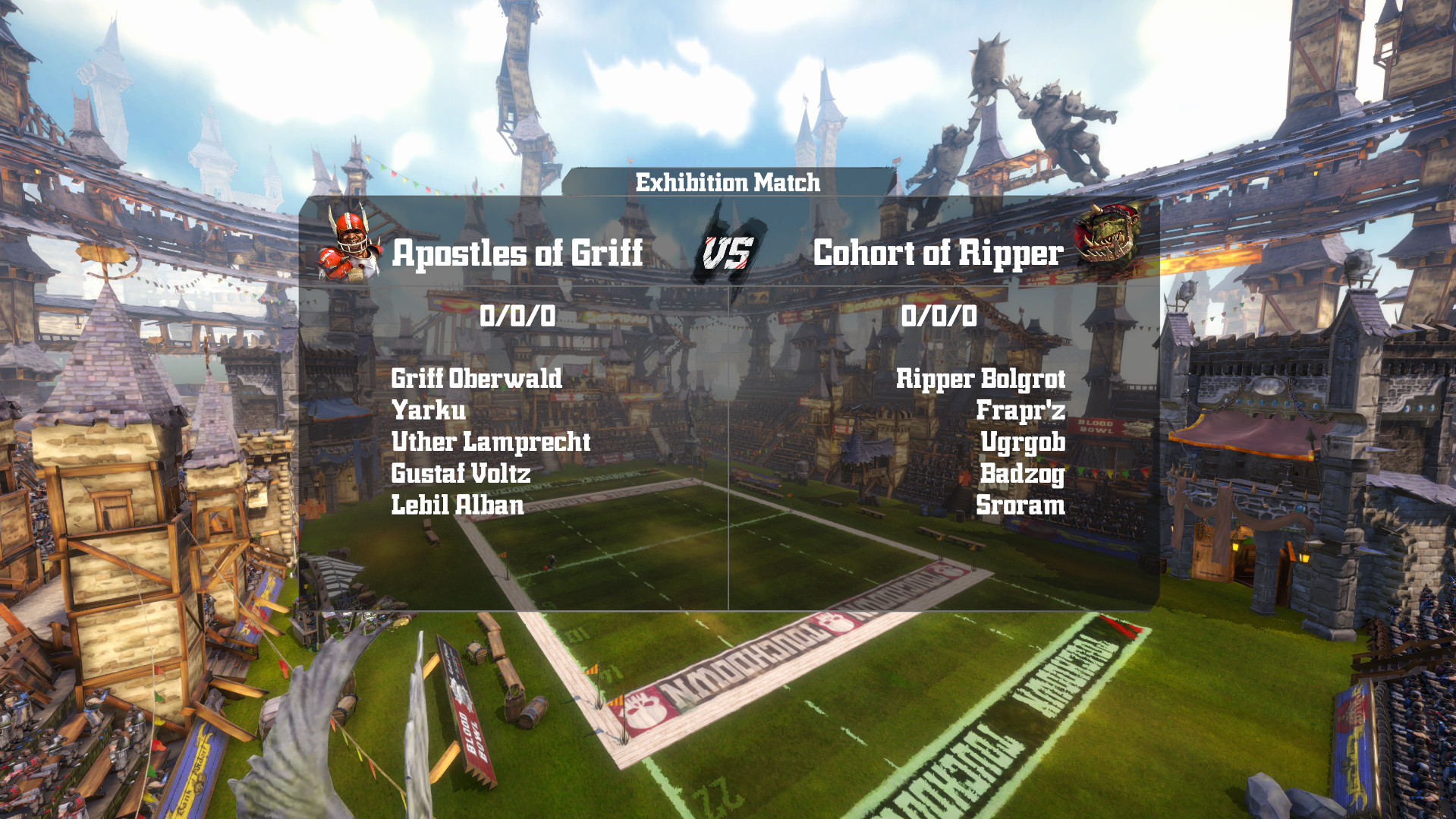Click the Apostles of Griff team name
This screenshot has height=819, width=1456.
coord(517,254)
